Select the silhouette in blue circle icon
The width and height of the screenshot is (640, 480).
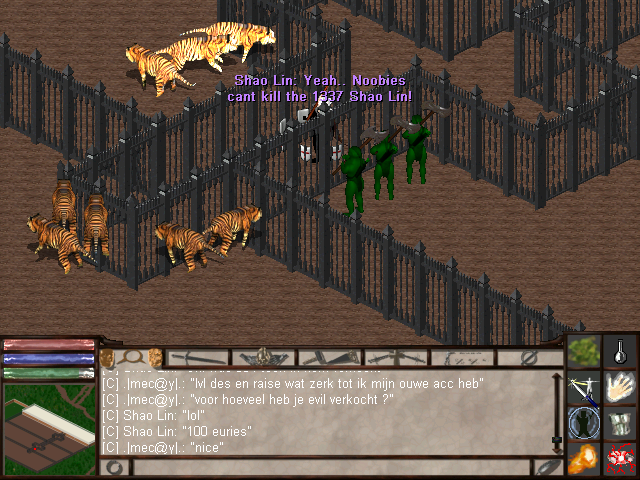(x=584, y=423)
